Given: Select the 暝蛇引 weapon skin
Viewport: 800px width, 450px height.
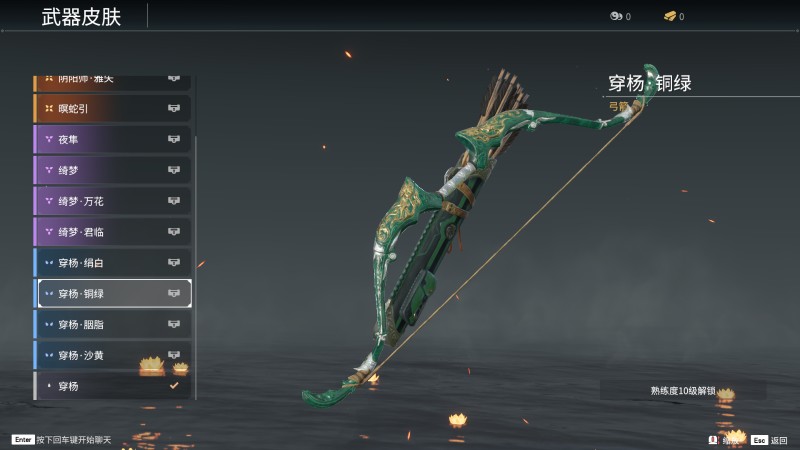Looking at the screenshot, I should pyautogui.click(x=112, y=108).
